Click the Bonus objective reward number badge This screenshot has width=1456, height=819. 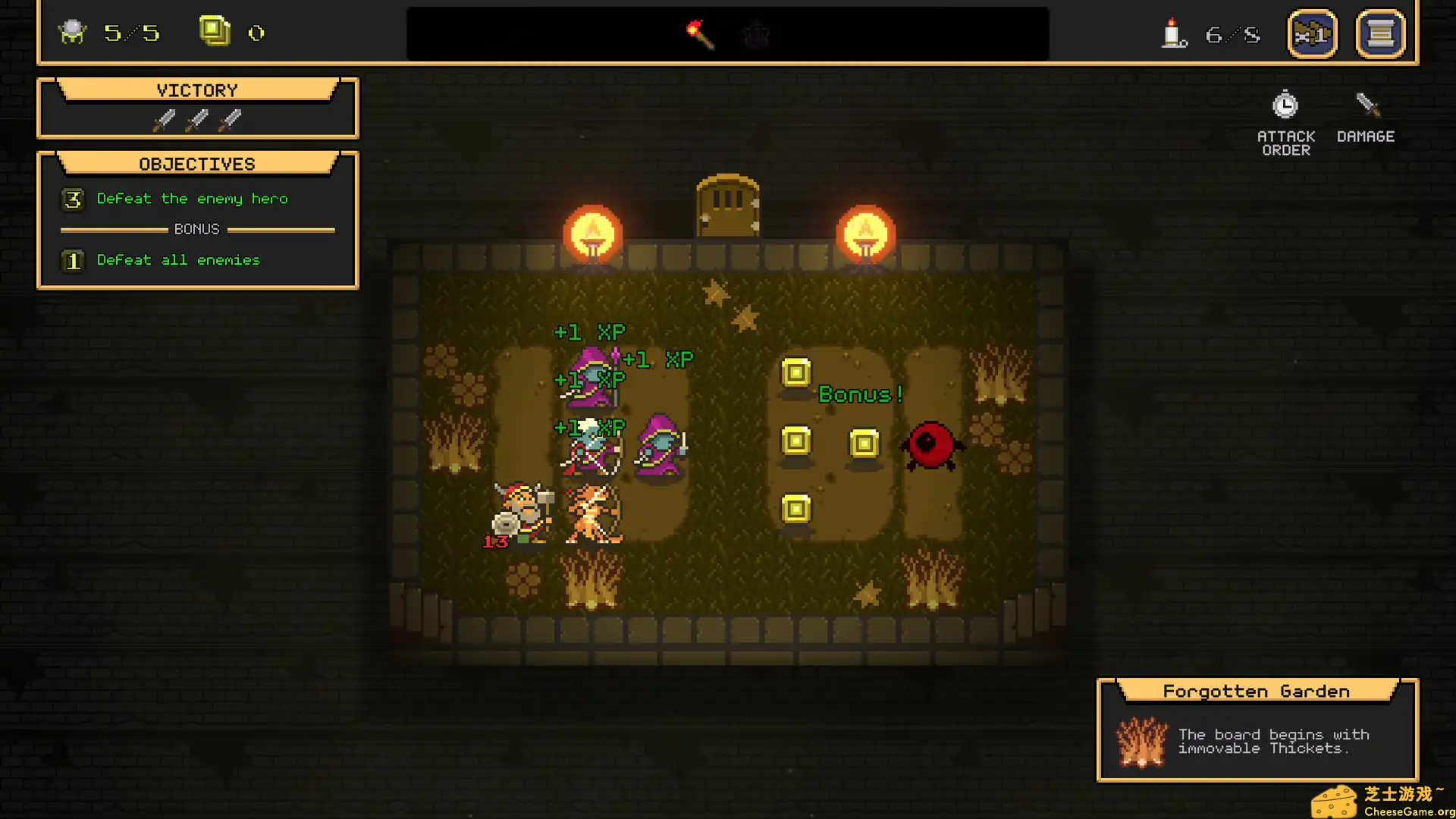(x=73, y=260)
